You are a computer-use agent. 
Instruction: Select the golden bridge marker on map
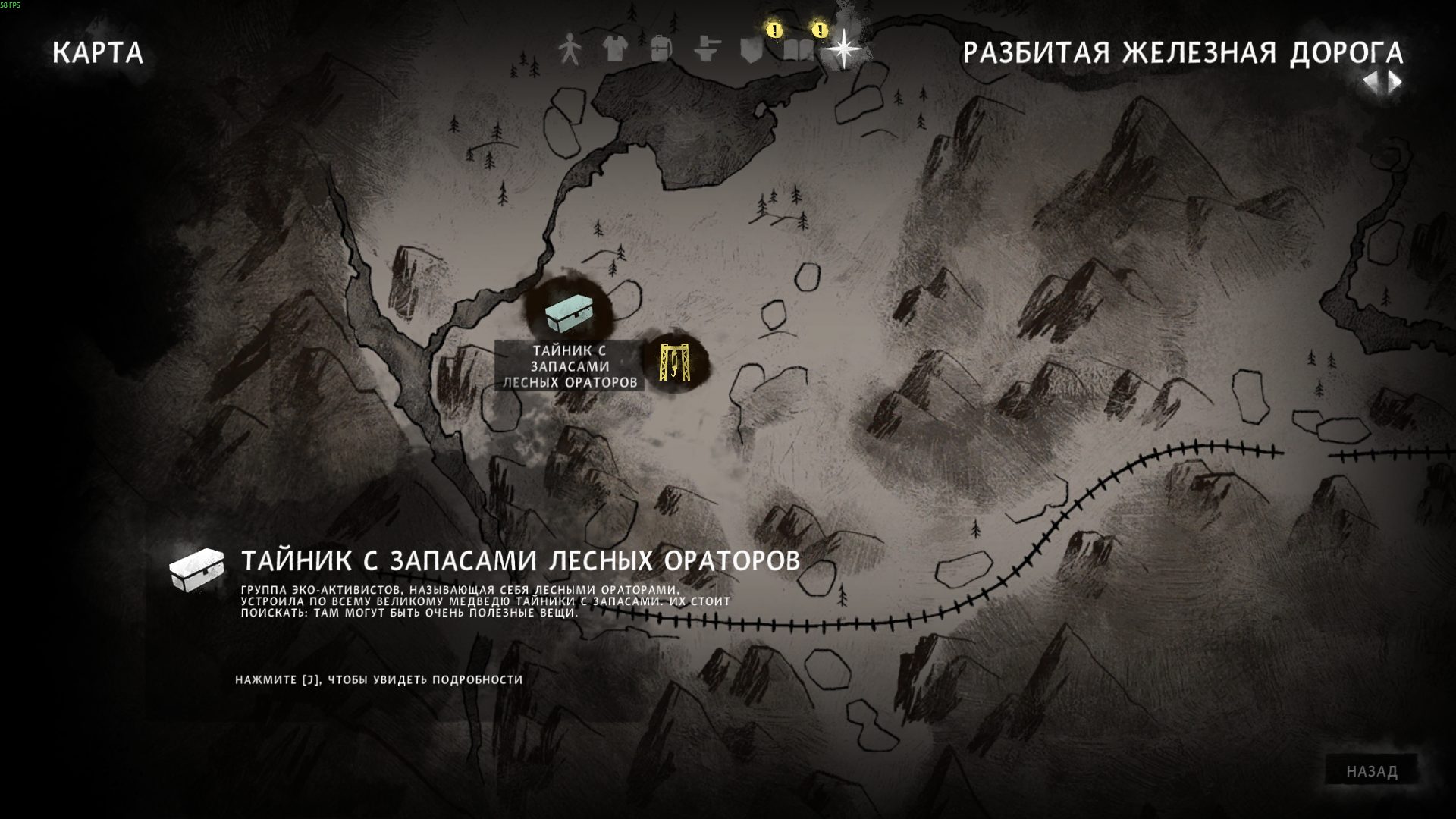click(673, 361)
